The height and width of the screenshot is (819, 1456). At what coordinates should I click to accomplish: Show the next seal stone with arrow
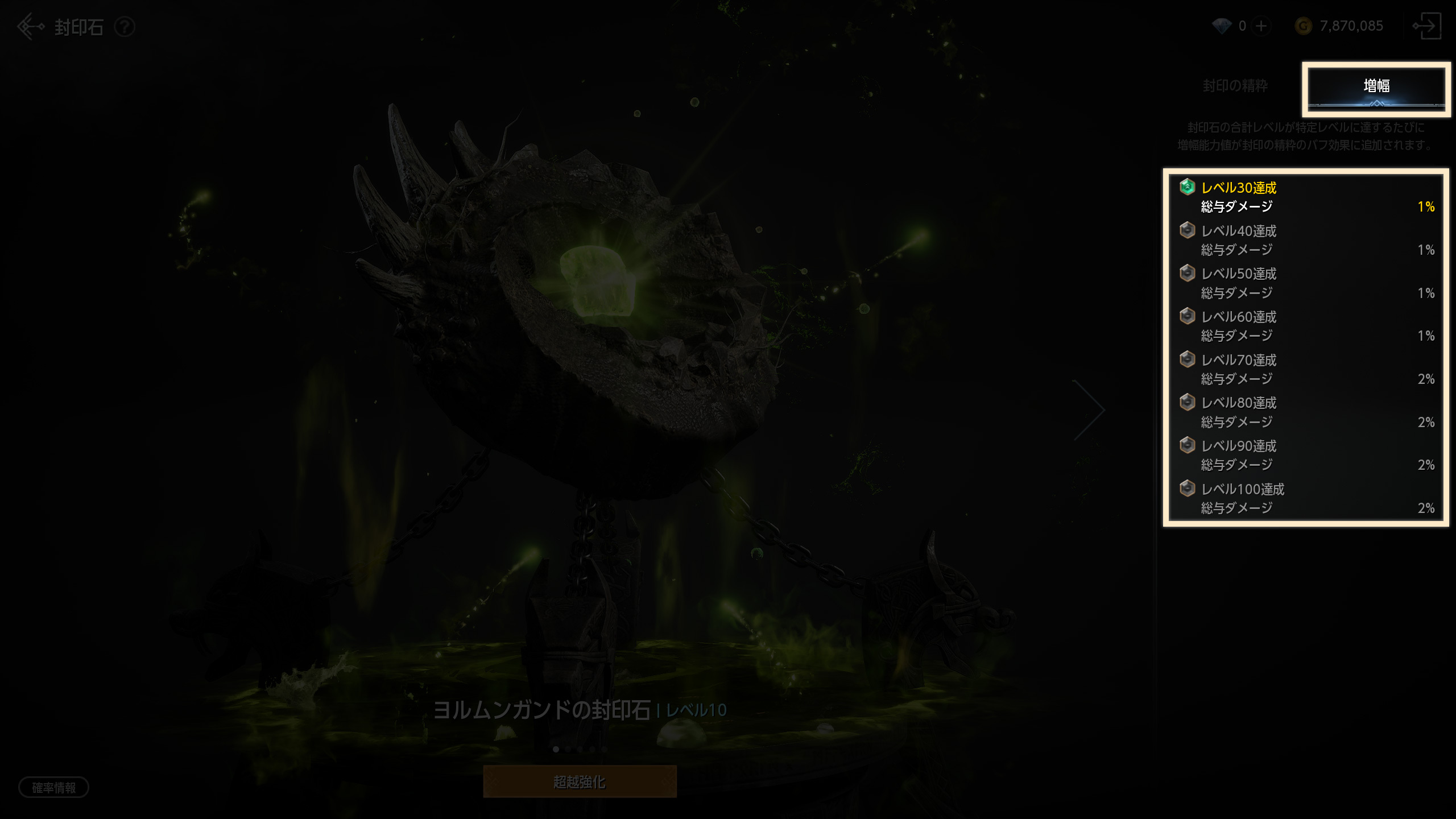[x=1089, y=409]
